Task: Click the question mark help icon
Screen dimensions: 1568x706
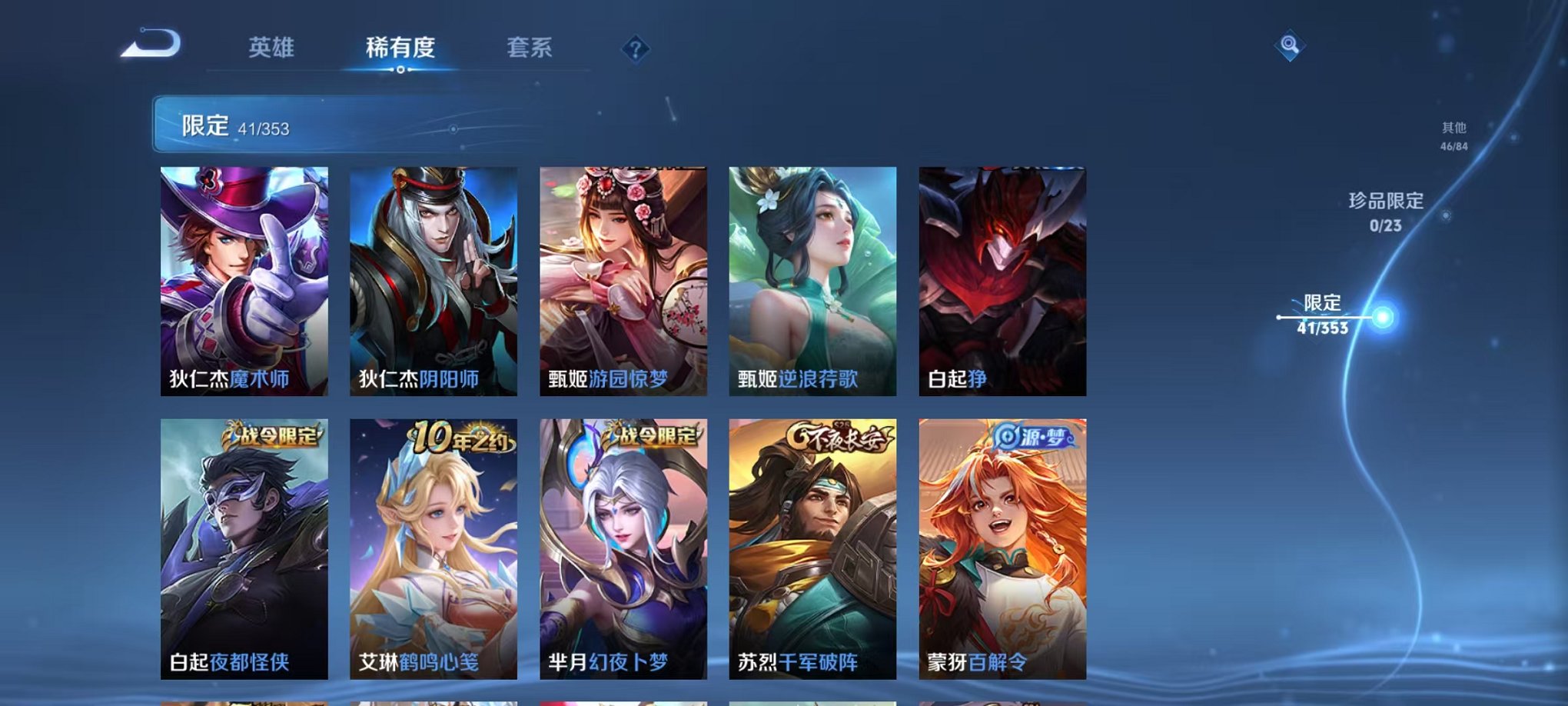Action: pyautogui.click(x=633, y=49)
